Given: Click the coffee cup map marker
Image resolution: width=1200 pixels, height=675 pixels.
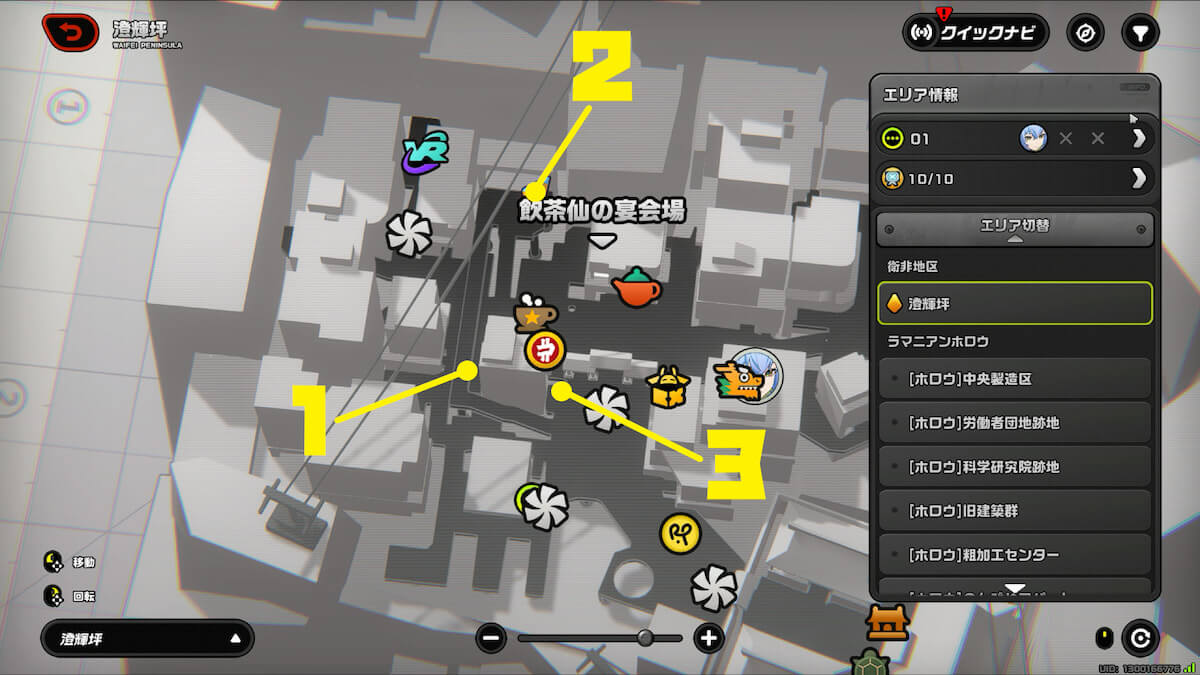Looking at the screenshot, I should pyautogui.click(x=534, y=314).
